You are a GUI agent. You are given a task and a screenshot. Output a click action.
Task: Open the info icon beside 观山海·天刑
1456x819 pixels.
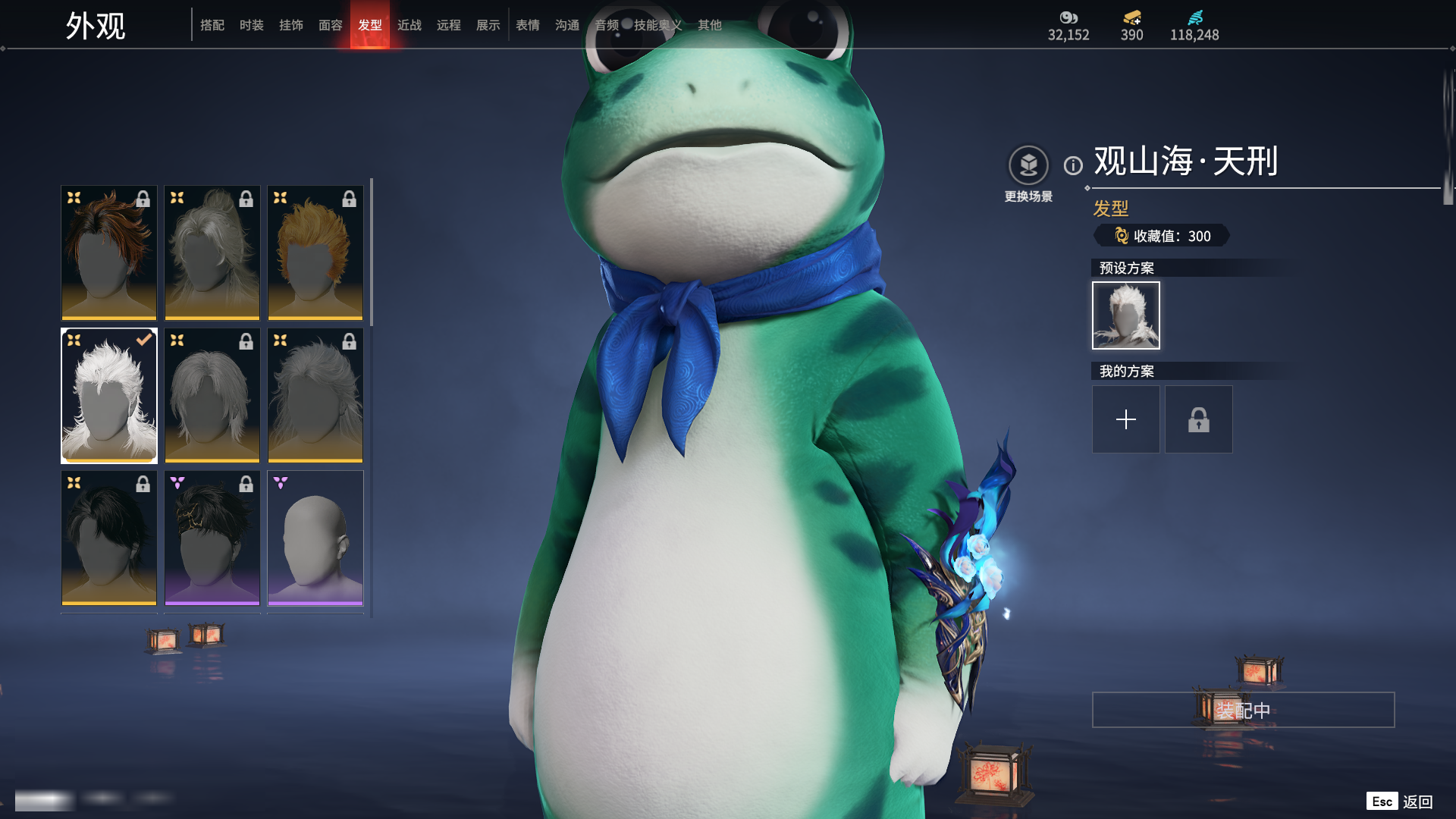[x=1073, y=165]
